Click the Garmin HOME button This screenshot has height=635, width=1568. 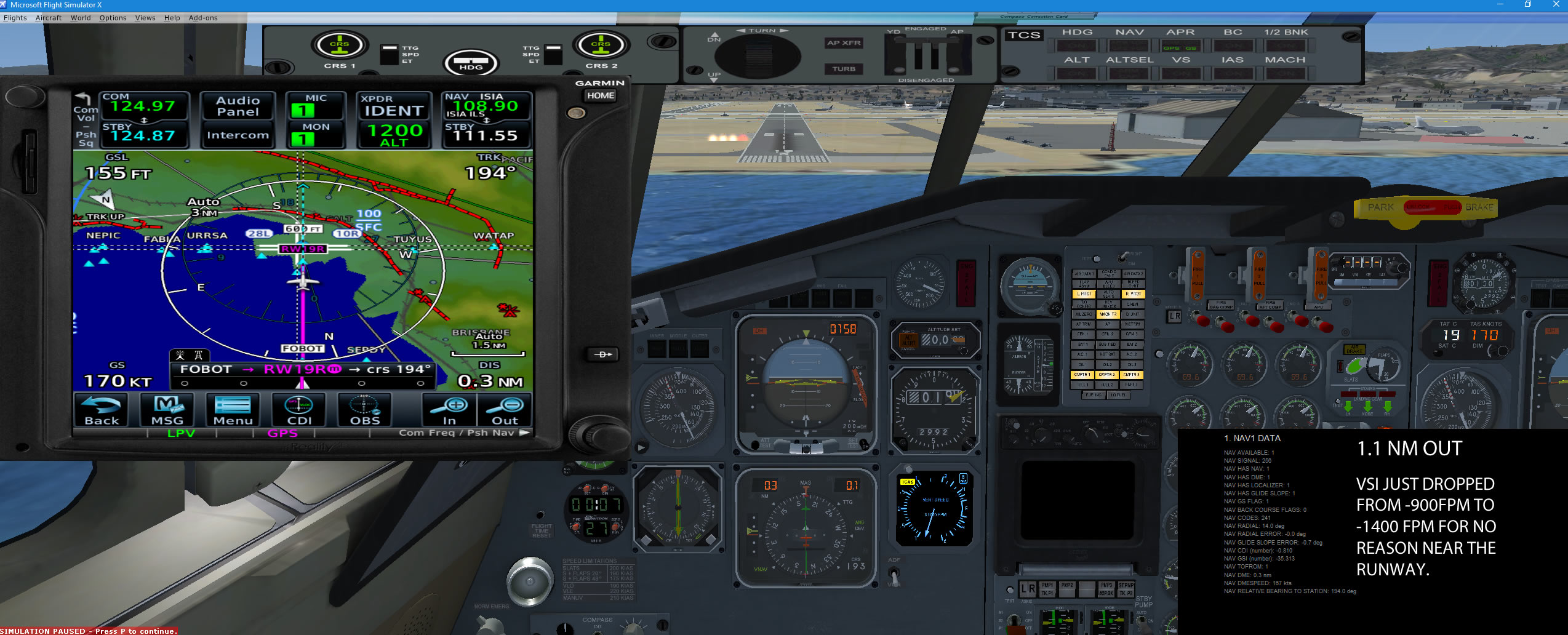tap(600, 95)
